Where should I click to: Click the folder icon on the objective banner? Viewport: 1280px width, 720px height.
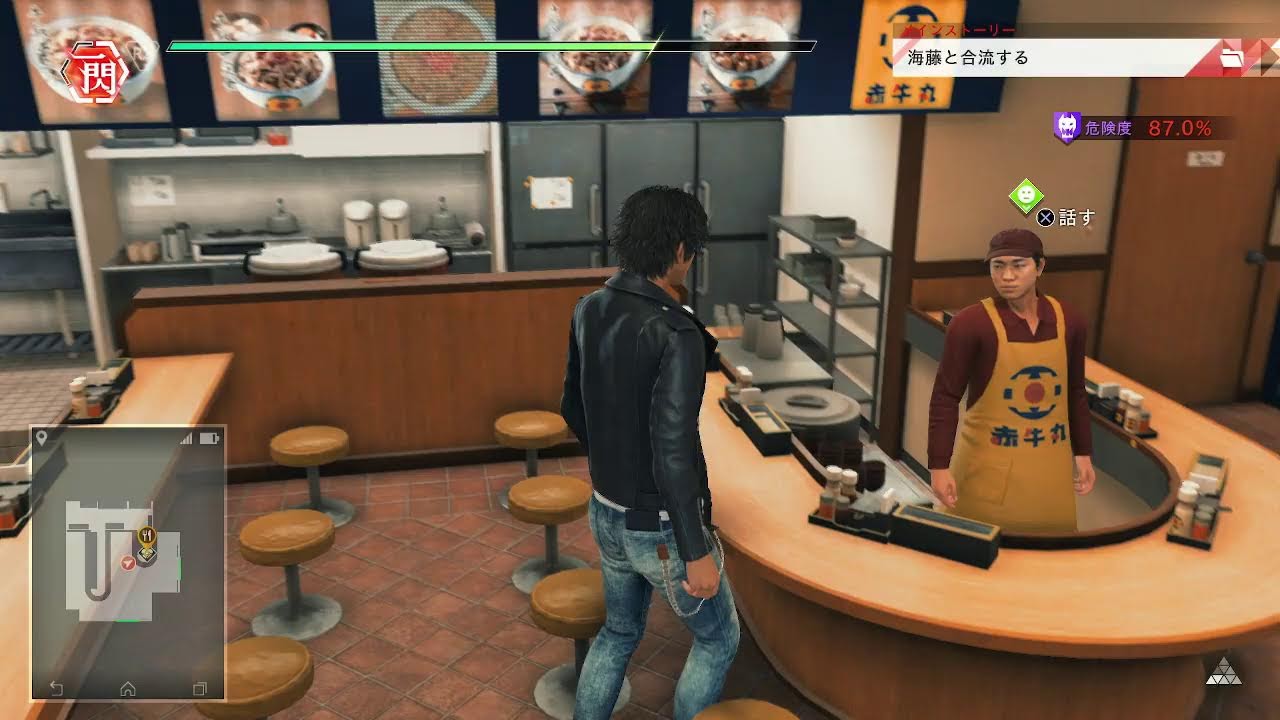tap(1232, 59)
